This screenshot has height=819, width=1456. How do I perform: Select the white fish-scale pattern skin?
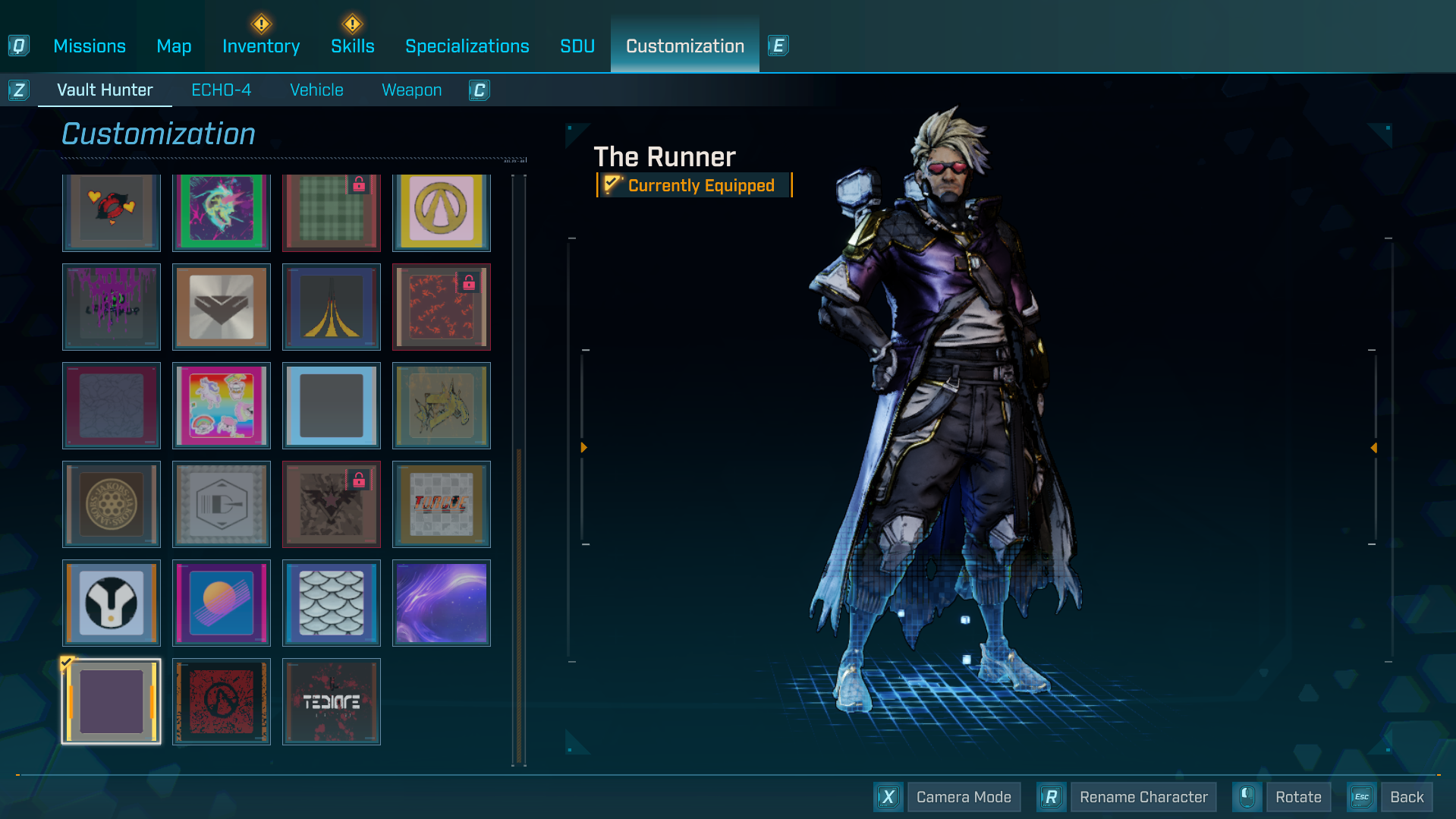tap(332, 603)
